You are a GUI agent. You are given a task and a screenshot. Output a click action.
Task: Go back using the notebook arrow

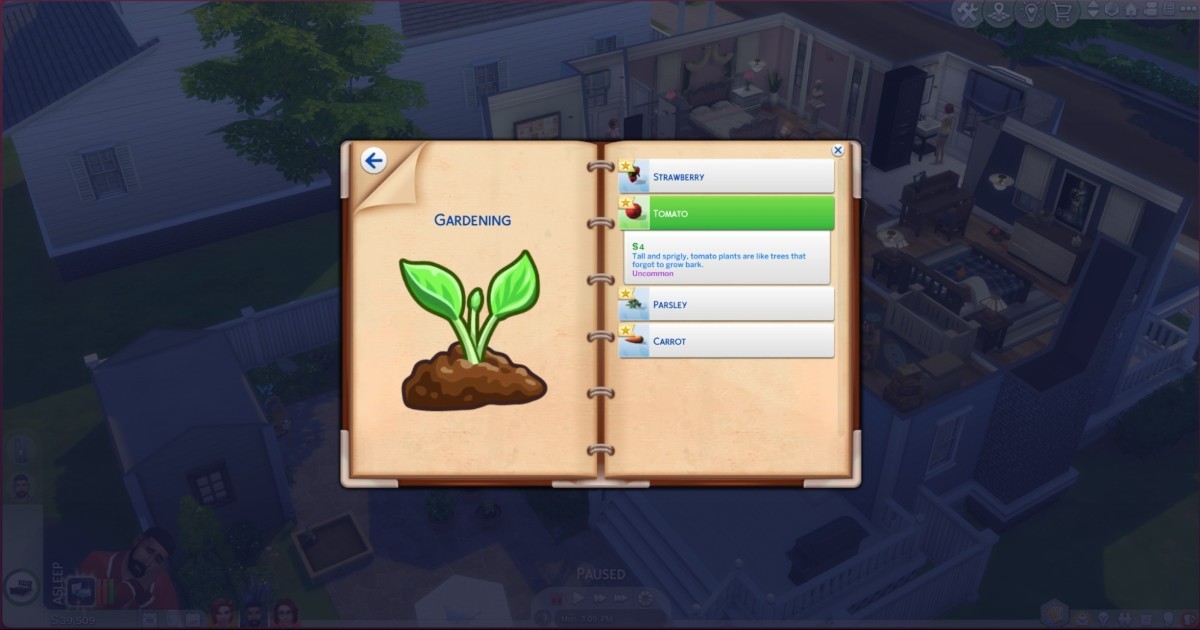point(374,161)
